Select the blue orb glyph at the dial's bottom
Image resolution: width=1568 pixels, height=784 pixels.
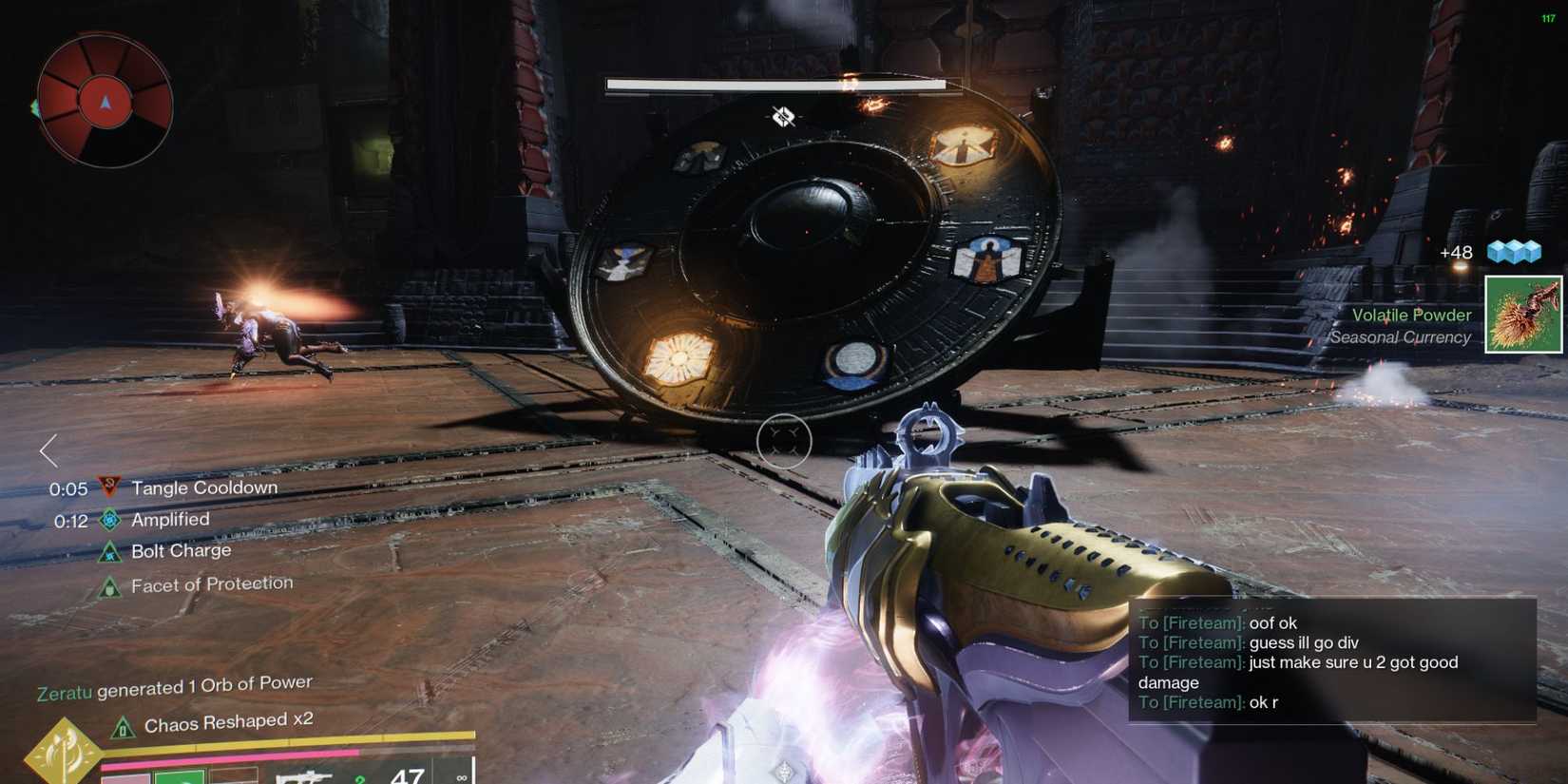854,362
